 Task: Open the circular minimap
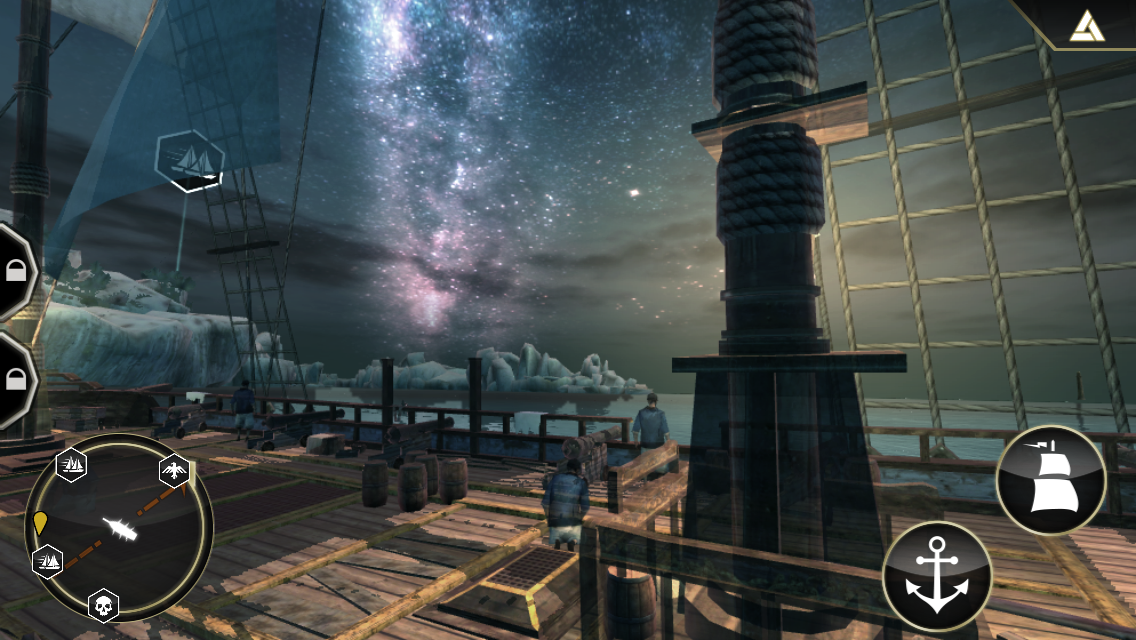(118, 528)
